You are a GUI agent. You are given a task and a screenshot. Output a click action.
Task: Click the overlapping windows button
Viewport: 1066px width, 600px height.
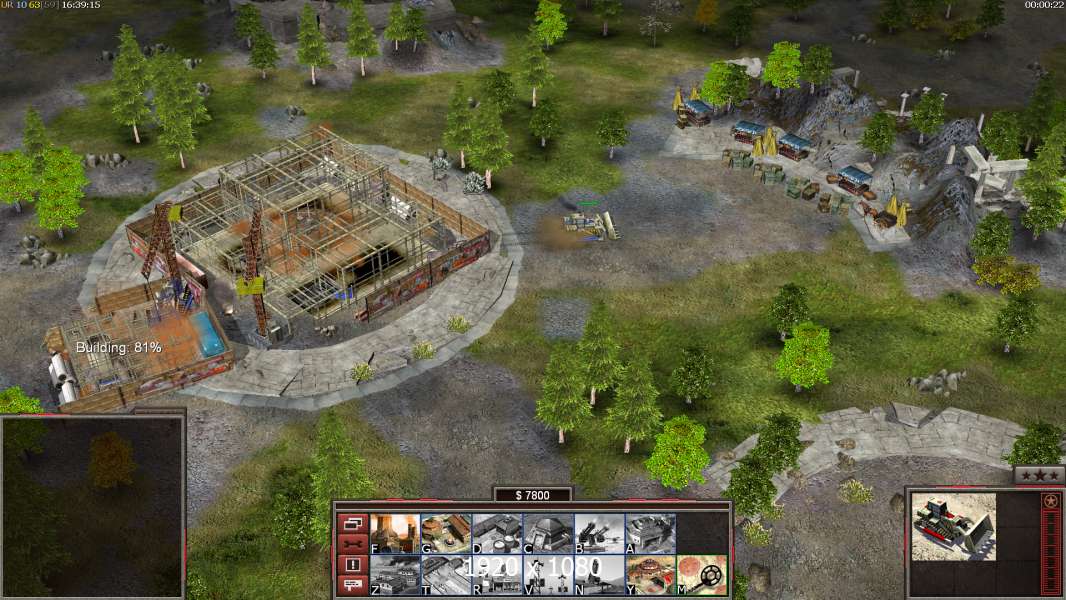coord(351,523)
